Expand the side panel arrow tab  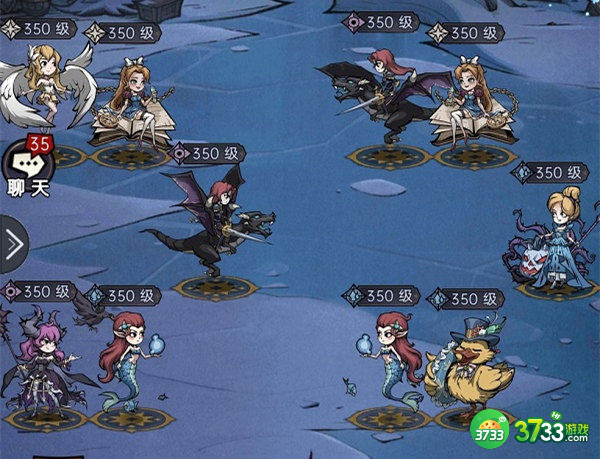(x=12, y=243)
